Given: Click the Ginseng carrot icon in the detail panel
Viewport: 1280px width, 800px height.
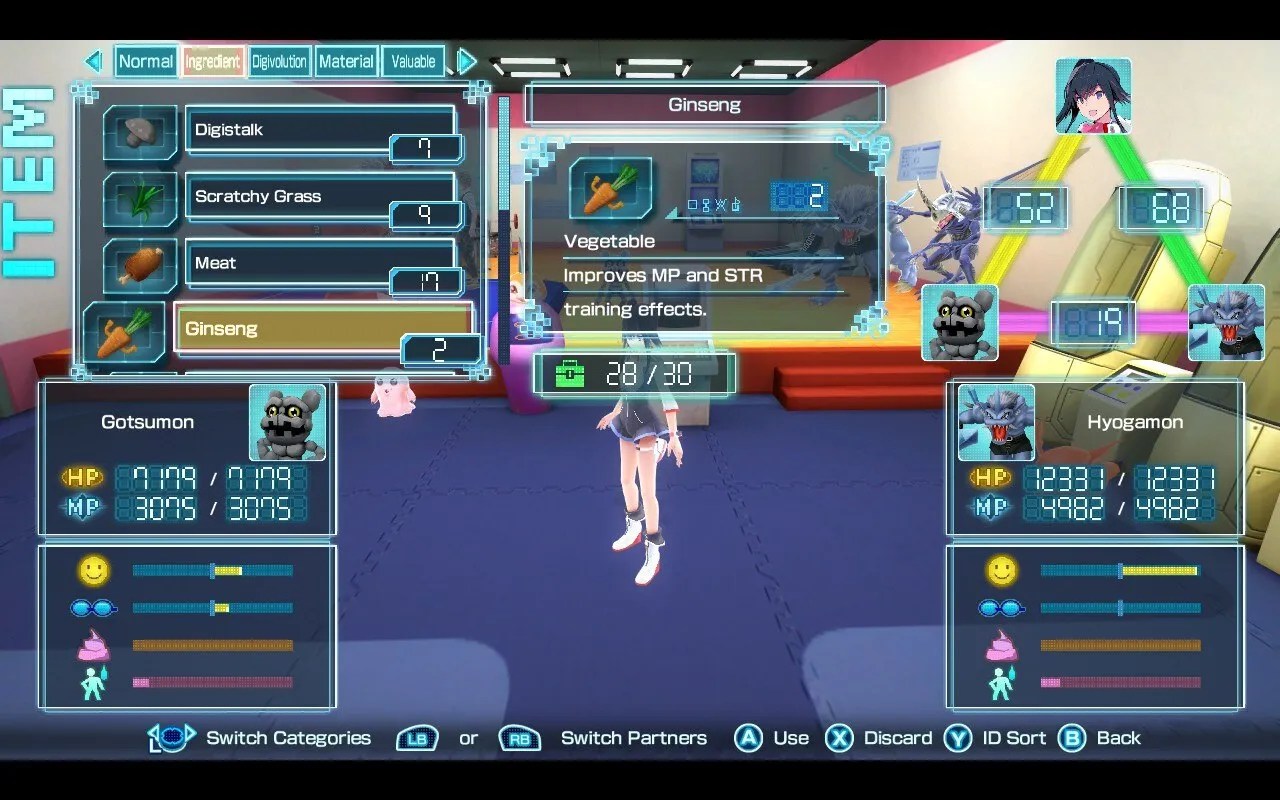Looking at the screenshot, I should (x=610, y=188).
